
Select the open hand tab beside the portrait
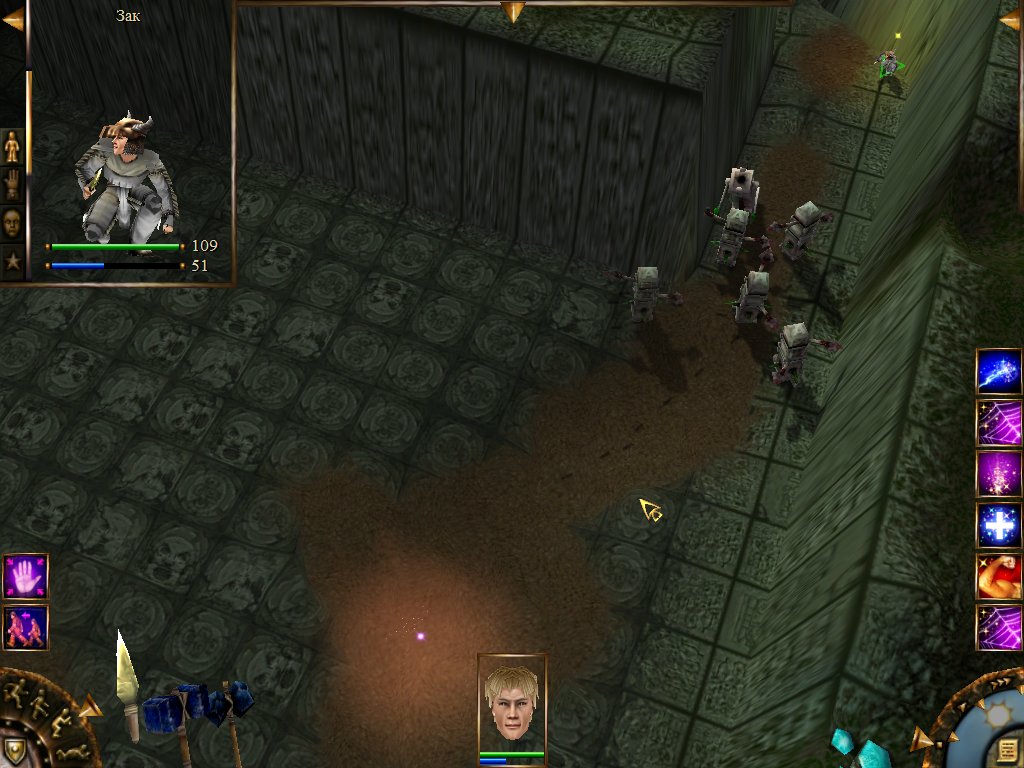12,184
